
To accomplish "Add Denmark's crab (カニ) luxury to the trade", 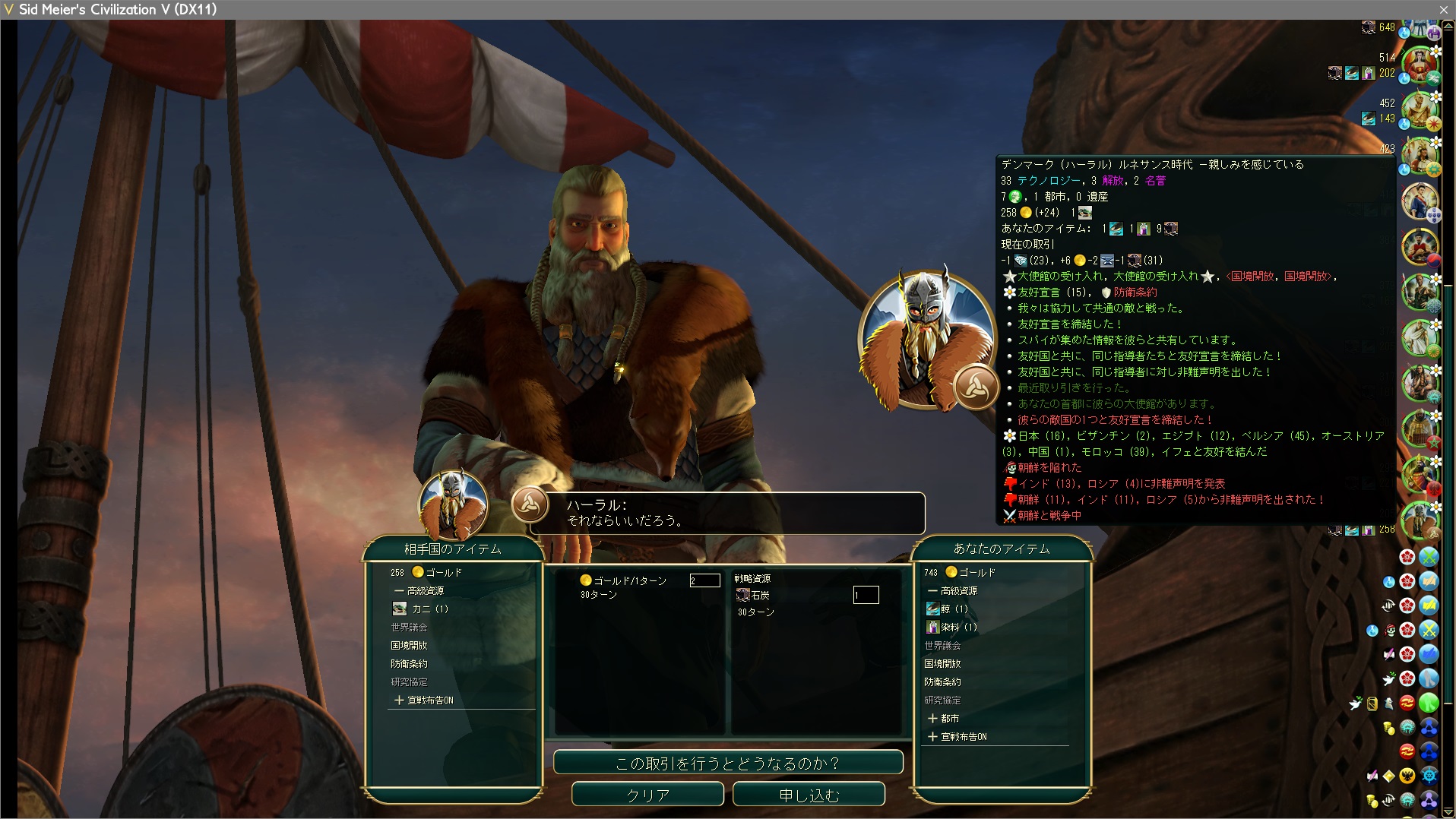I will 429,609.
